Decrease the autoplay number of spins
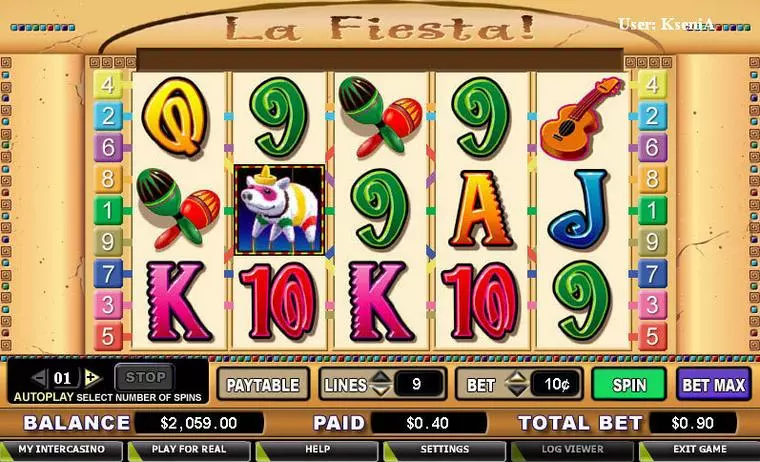The height and width of the screenshot is (462, 760). 40,378
